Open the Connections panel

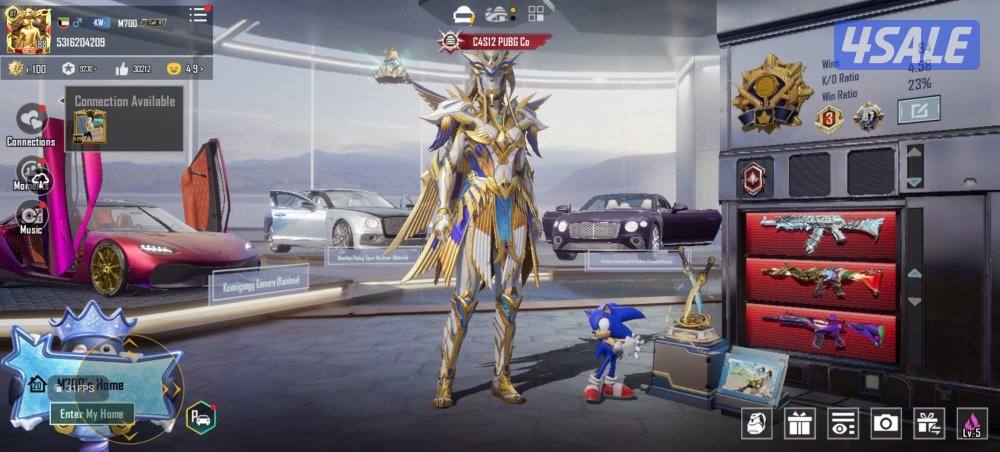(31, 121)
